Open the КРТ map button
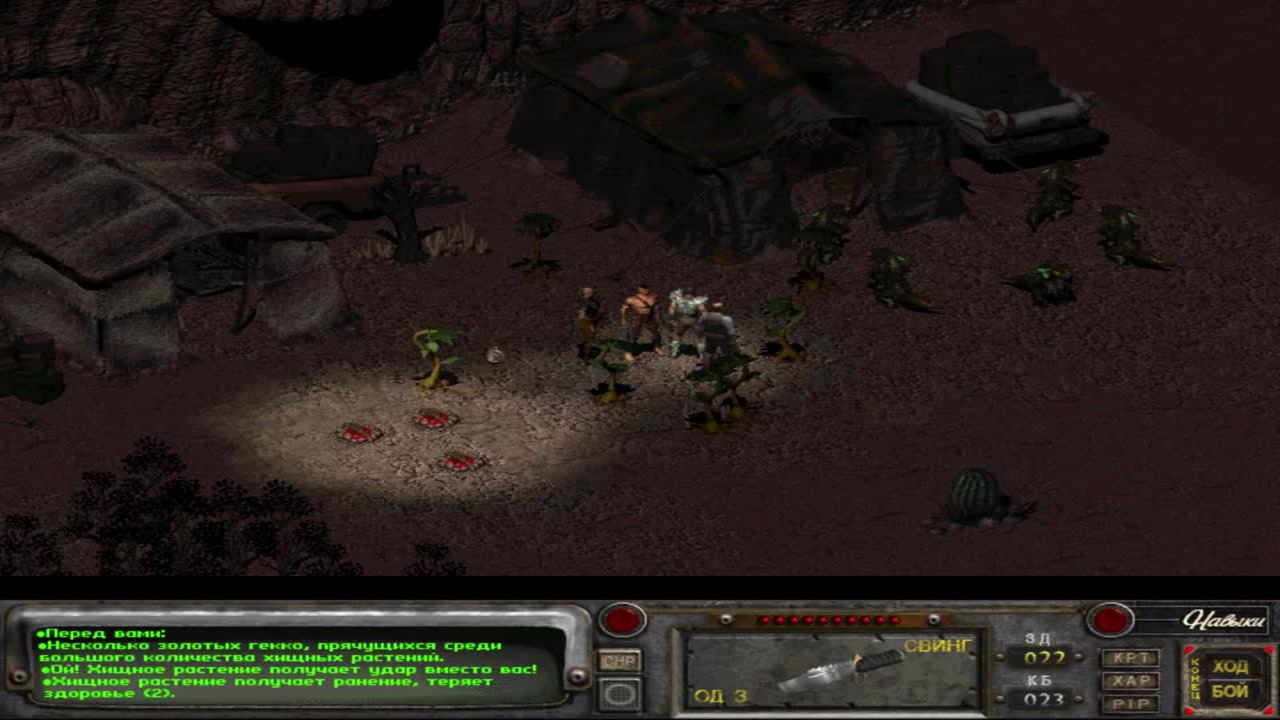Viewport: 1280px width, 720px height. pos(1130,658)
